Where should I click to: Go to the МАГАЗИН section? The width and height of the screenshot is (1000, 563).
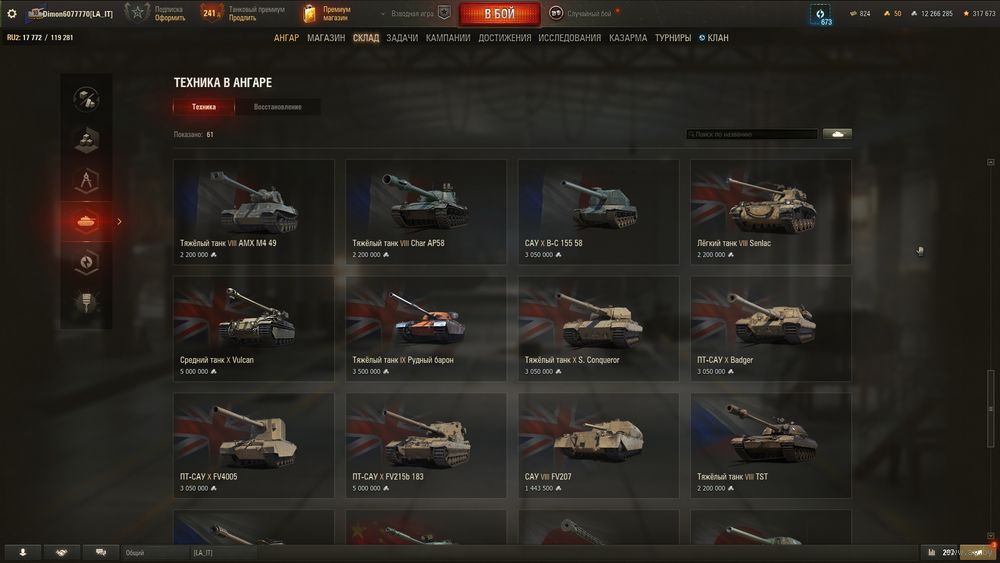tap(326, 38)
